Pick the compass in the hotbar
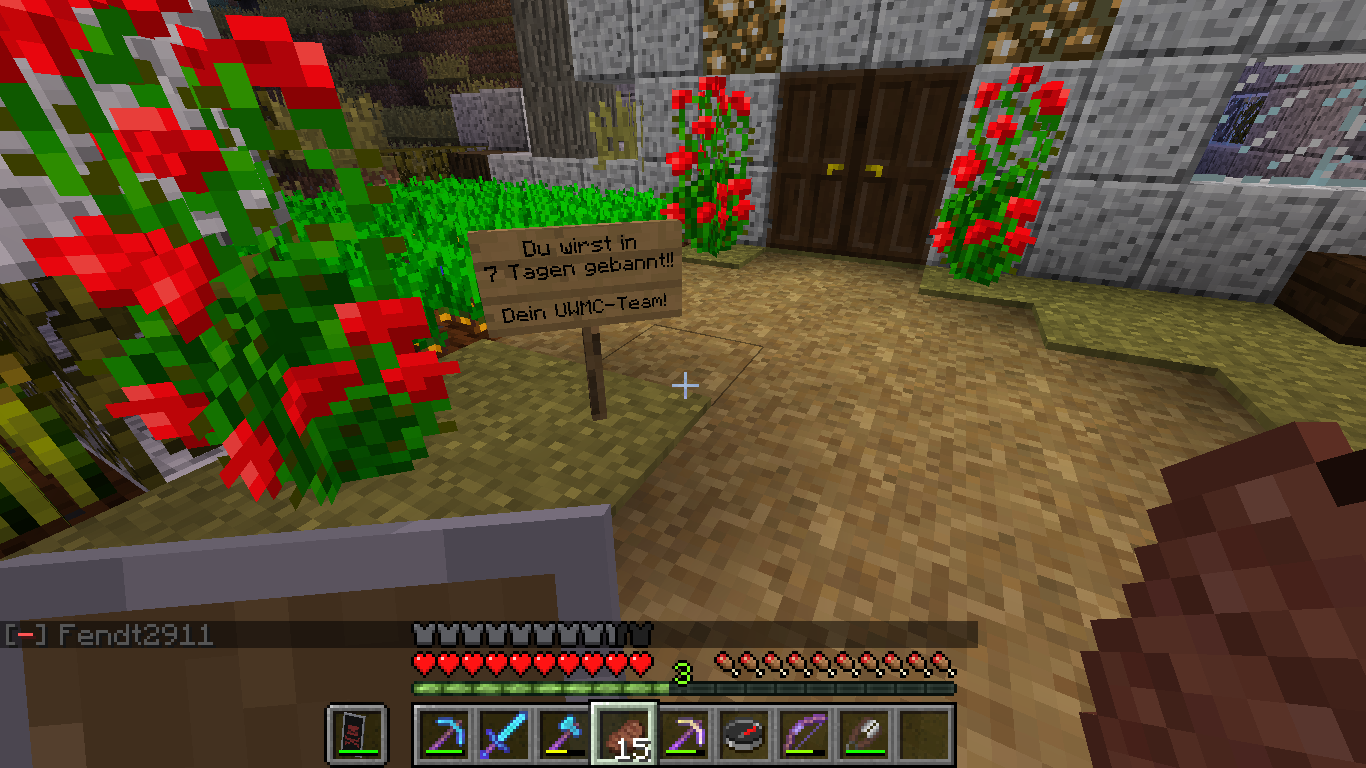 (x=744, y=734)
